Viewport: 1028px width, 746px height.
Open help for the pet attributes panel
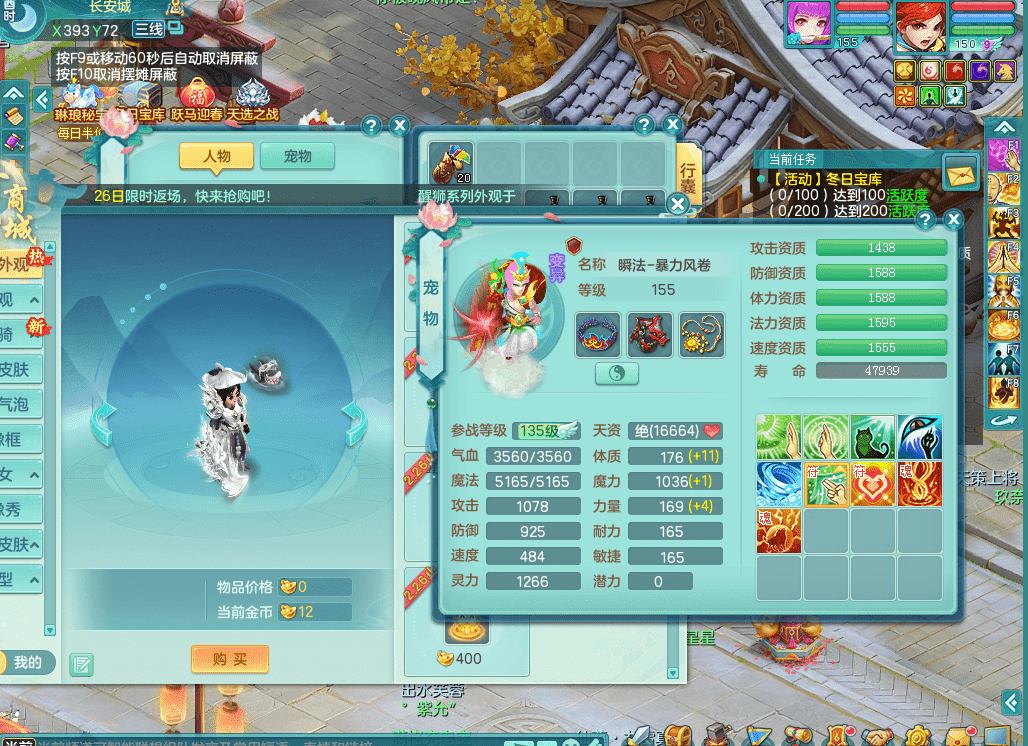tap(926, 220)
